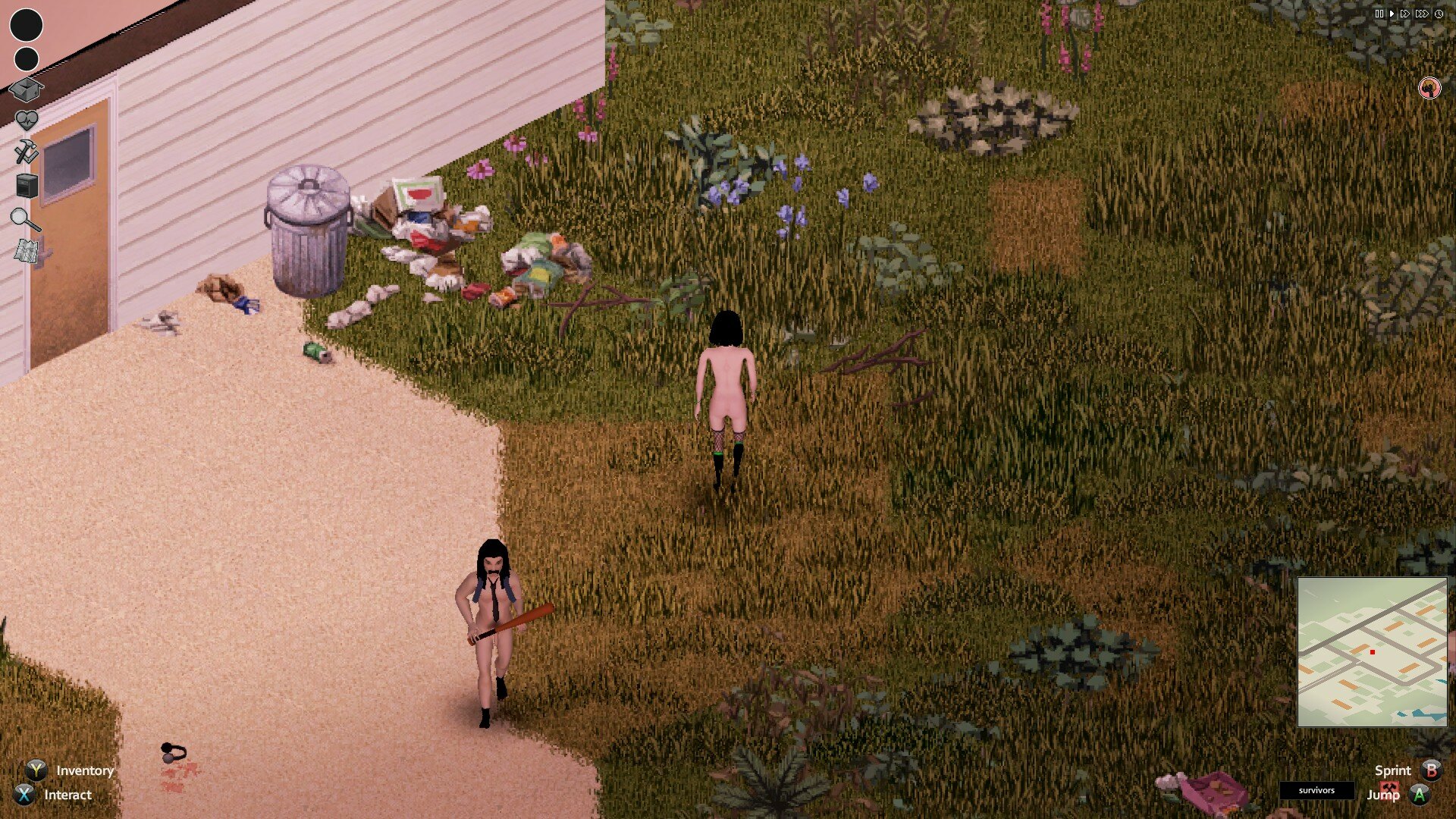Screen dimensions: 1456x819
Task: Click the survivors tooltip label
Action: [1316, 790]
